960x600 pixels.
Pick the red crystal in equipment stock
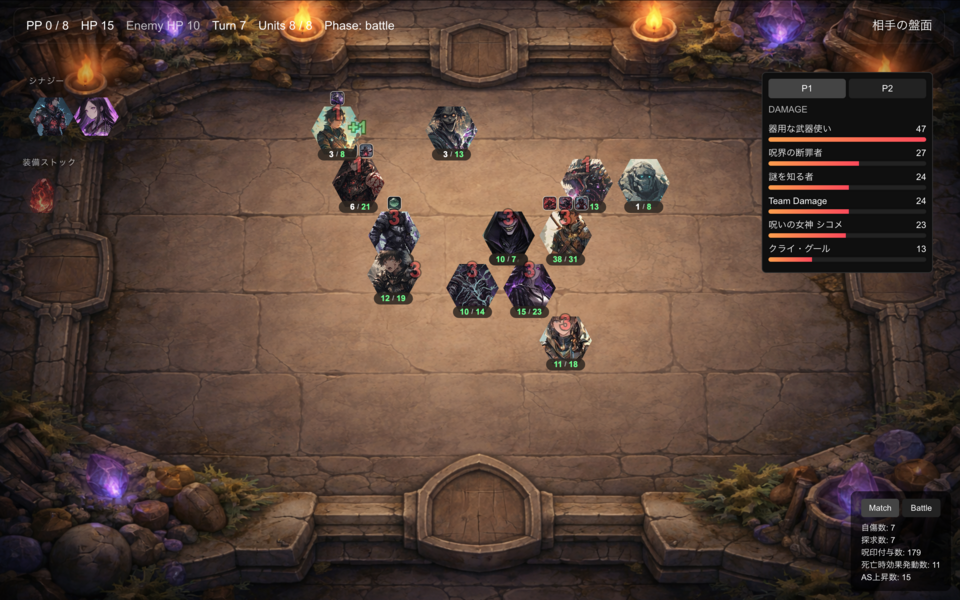click(42, 196)
